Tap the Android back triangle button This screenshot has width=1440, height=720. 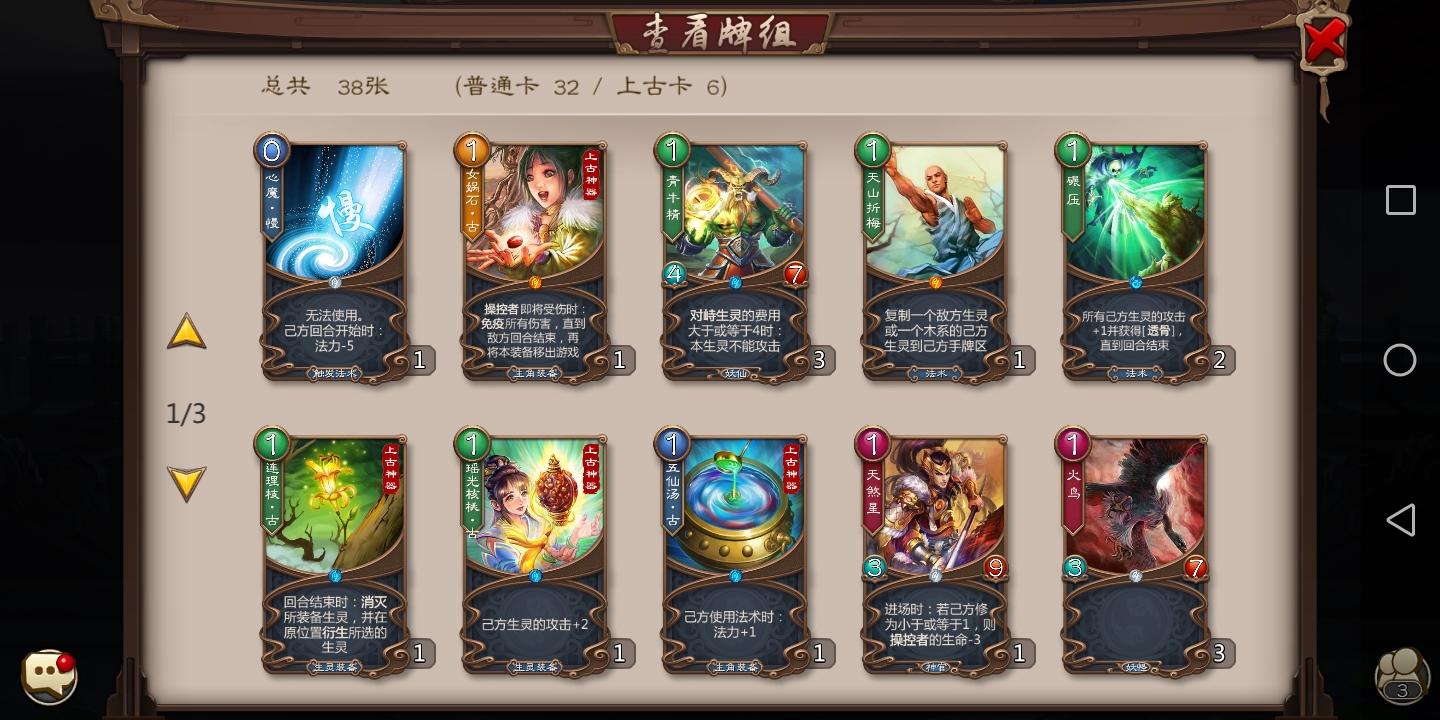1400,520
